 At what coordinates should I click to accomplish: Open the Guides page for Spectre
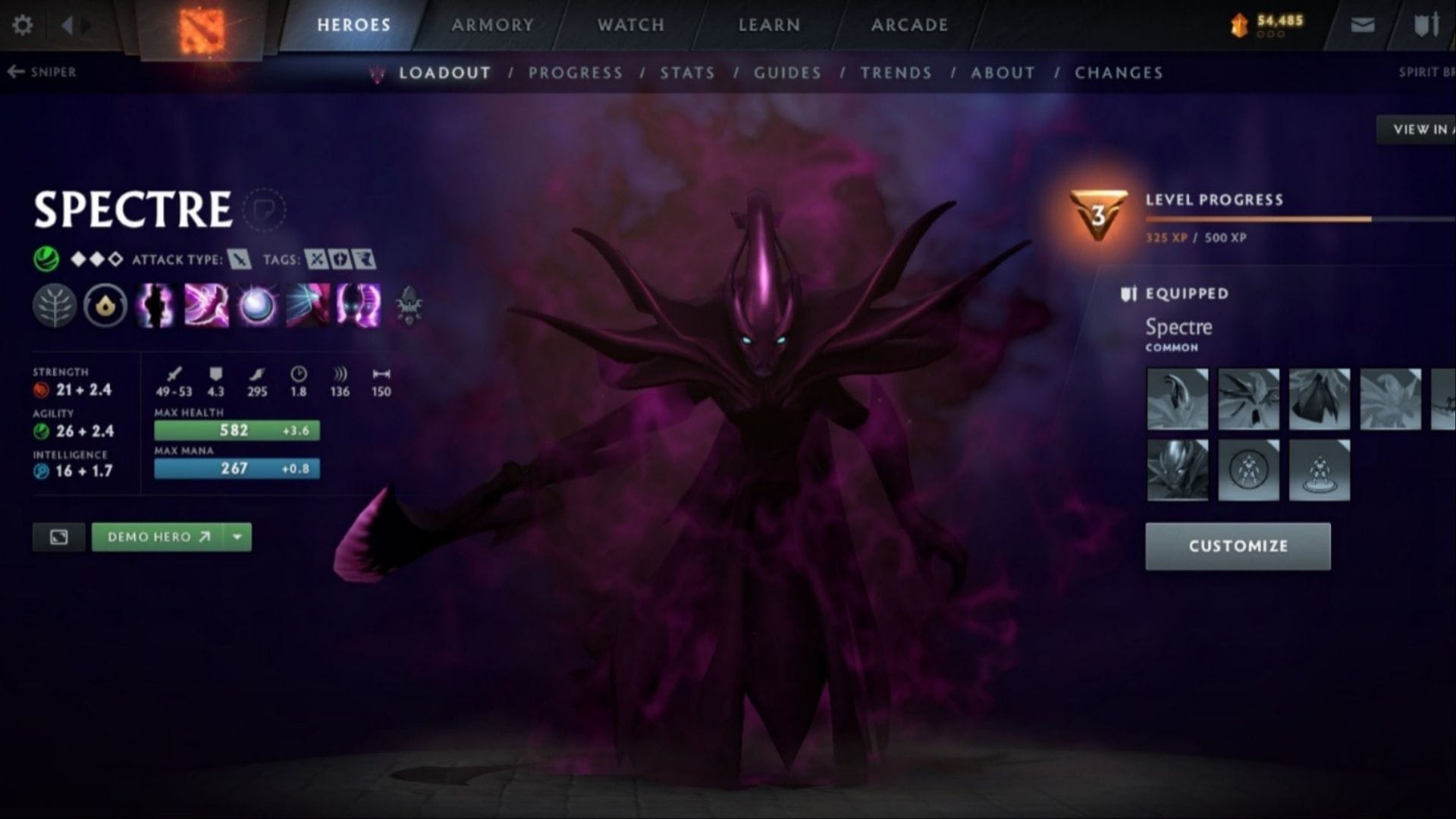[x=787, y=73]
